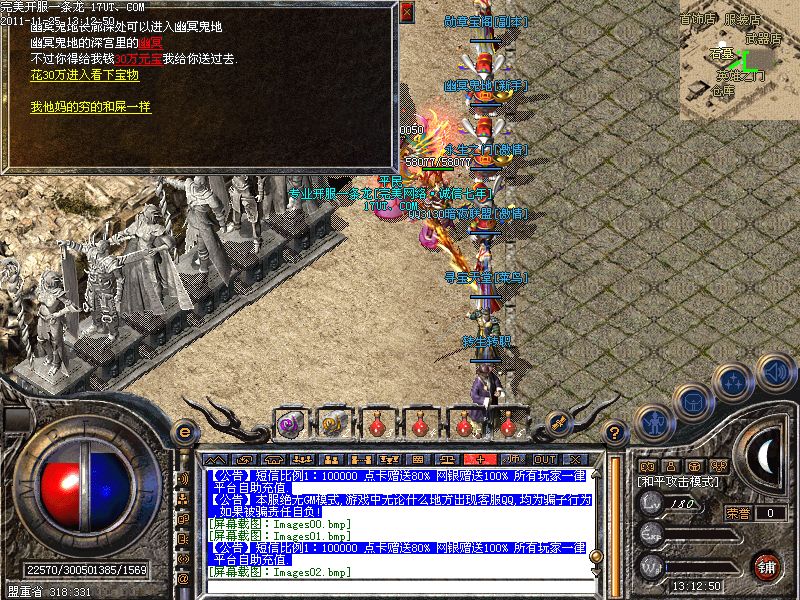
Task: Select the second yellow dialogue reply line
Action: click(x=91, y=107)
